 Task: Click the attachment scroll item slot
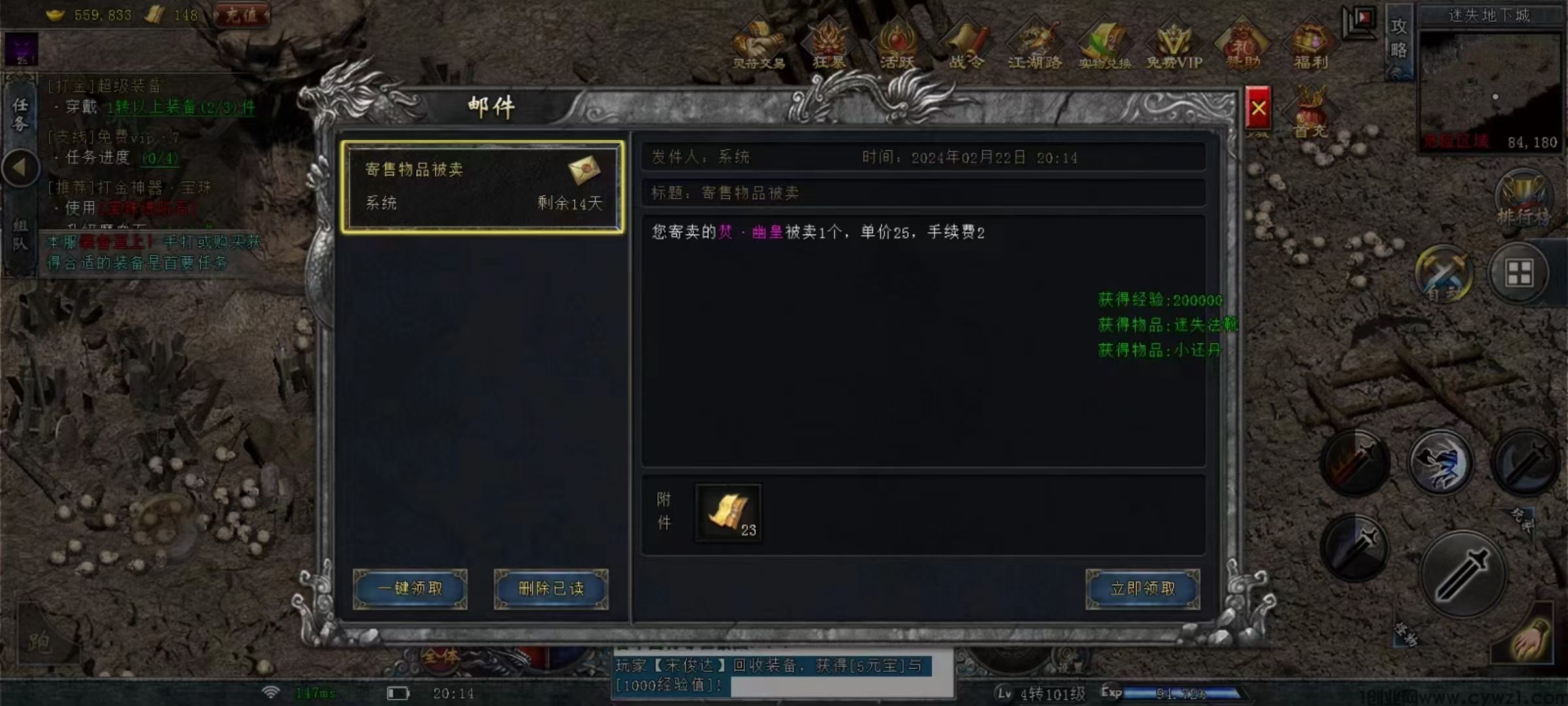point(728,513)
